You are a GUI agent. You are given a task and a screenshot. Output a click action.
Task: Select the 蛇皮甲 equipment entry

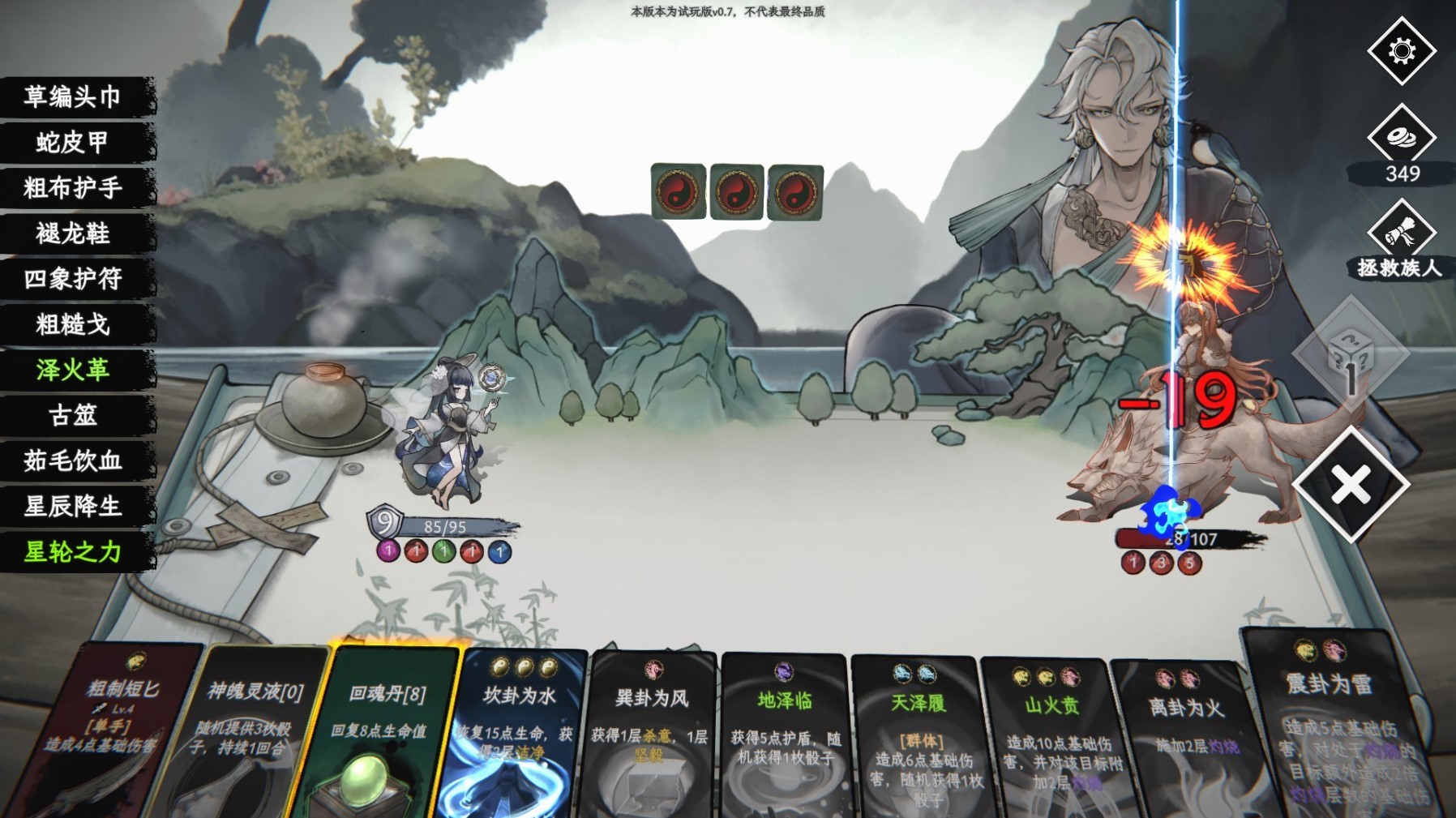[x=73, y=143]
